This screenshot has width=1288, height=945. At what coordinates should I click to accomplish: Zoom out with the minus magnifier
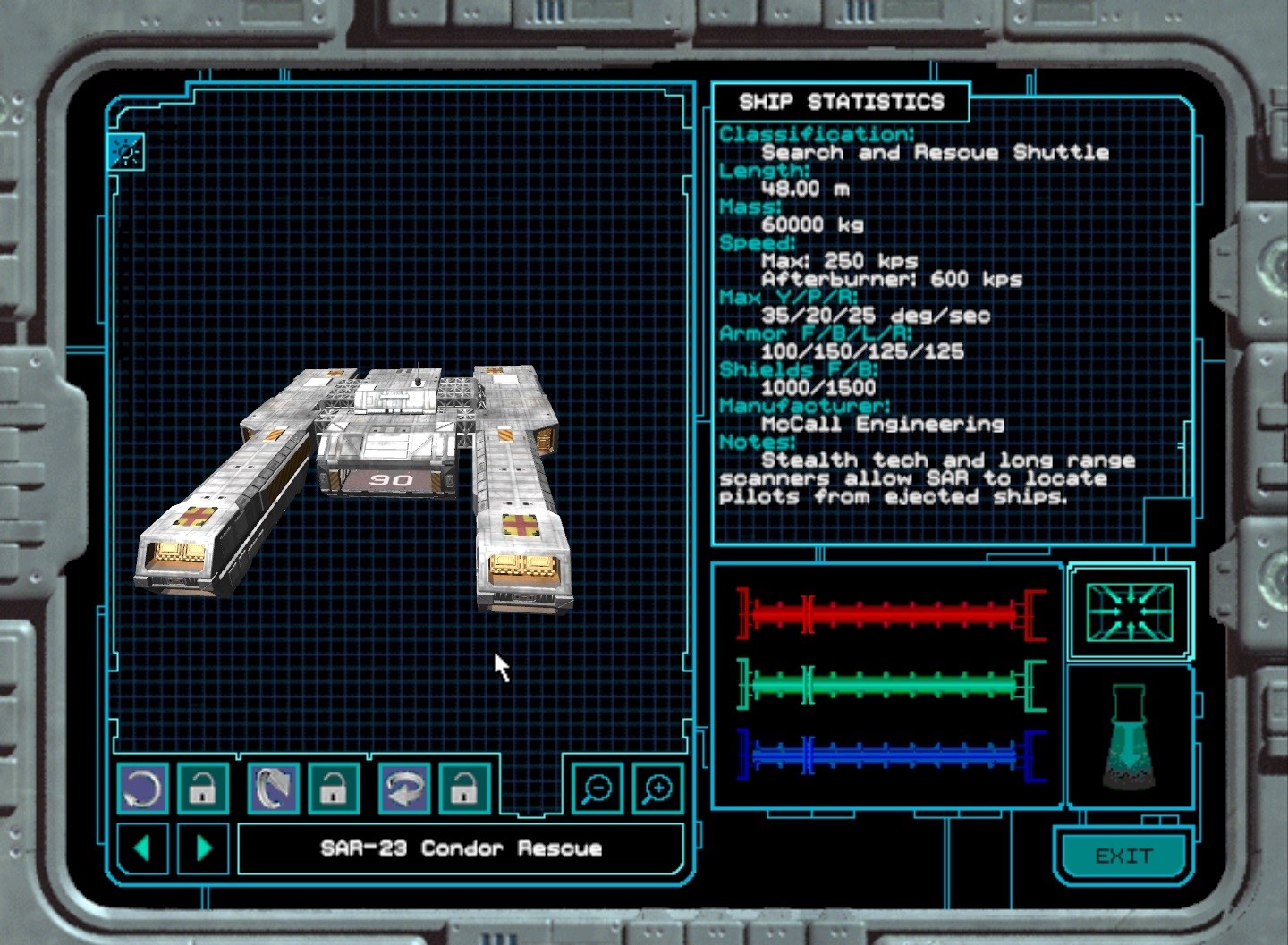pyautogui.click(x=597, y=788)
